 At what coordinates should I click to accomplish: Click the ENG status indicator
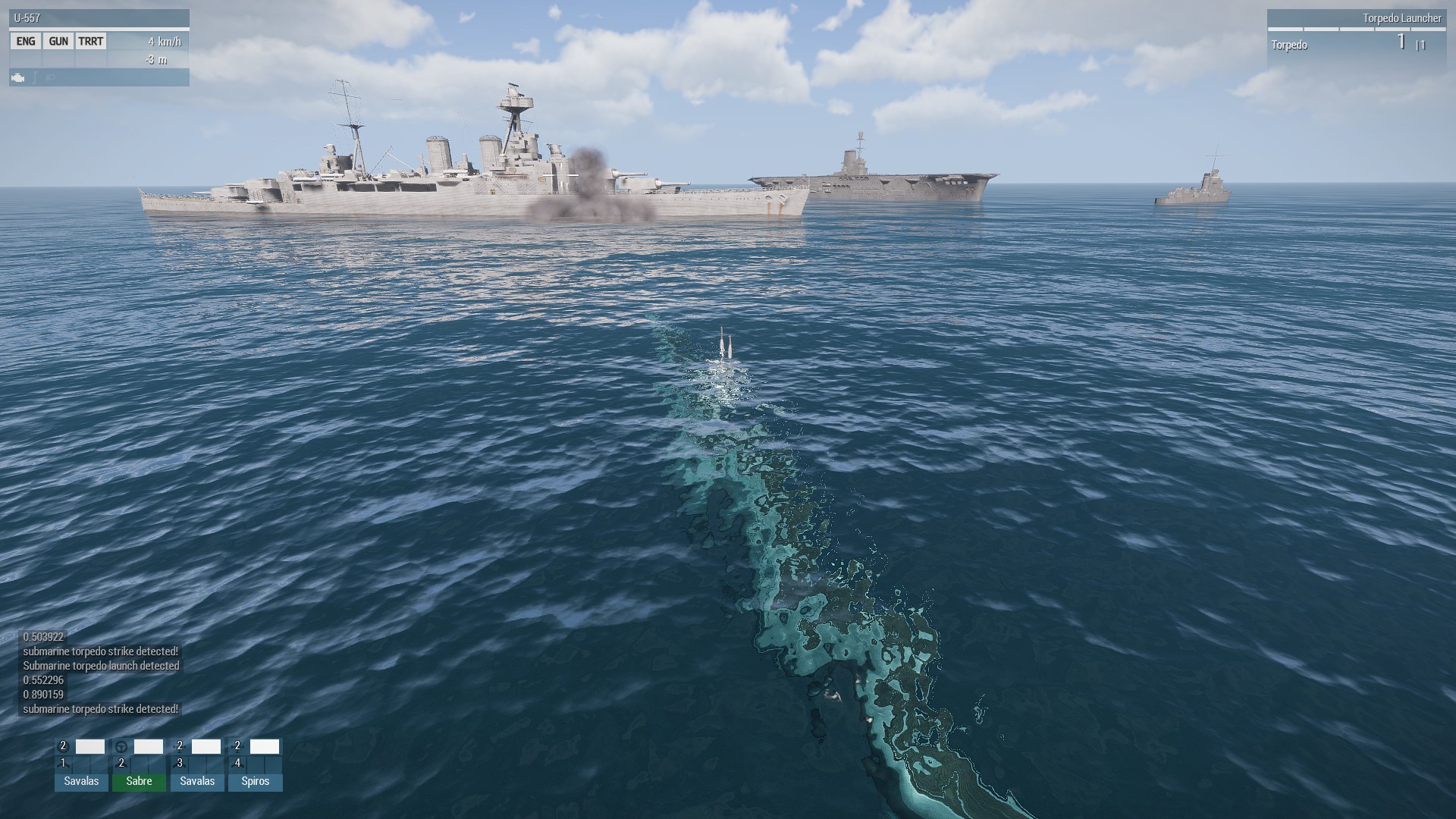26,42
